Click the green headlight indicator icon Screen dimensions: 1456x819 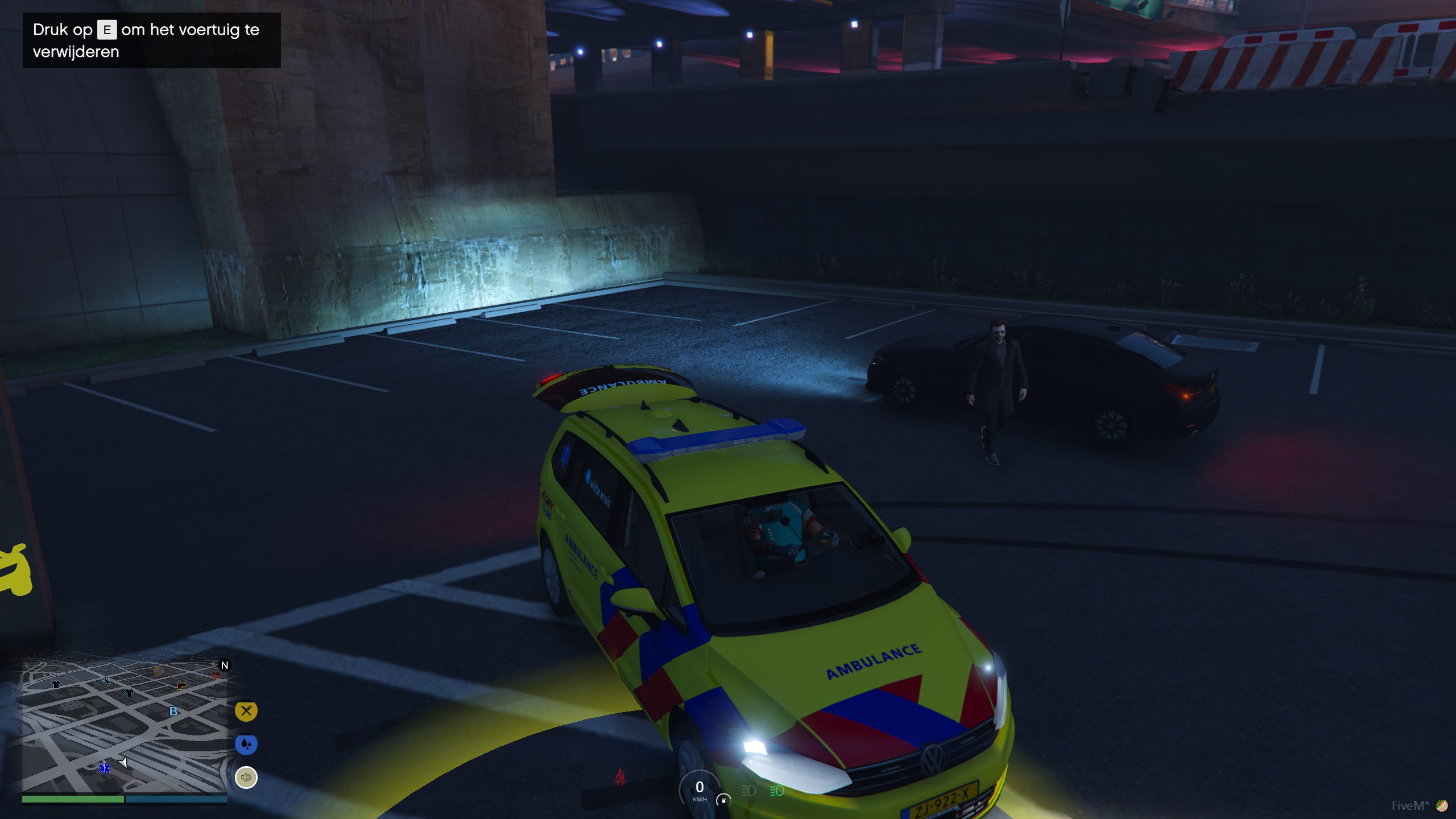pos(777,791)
